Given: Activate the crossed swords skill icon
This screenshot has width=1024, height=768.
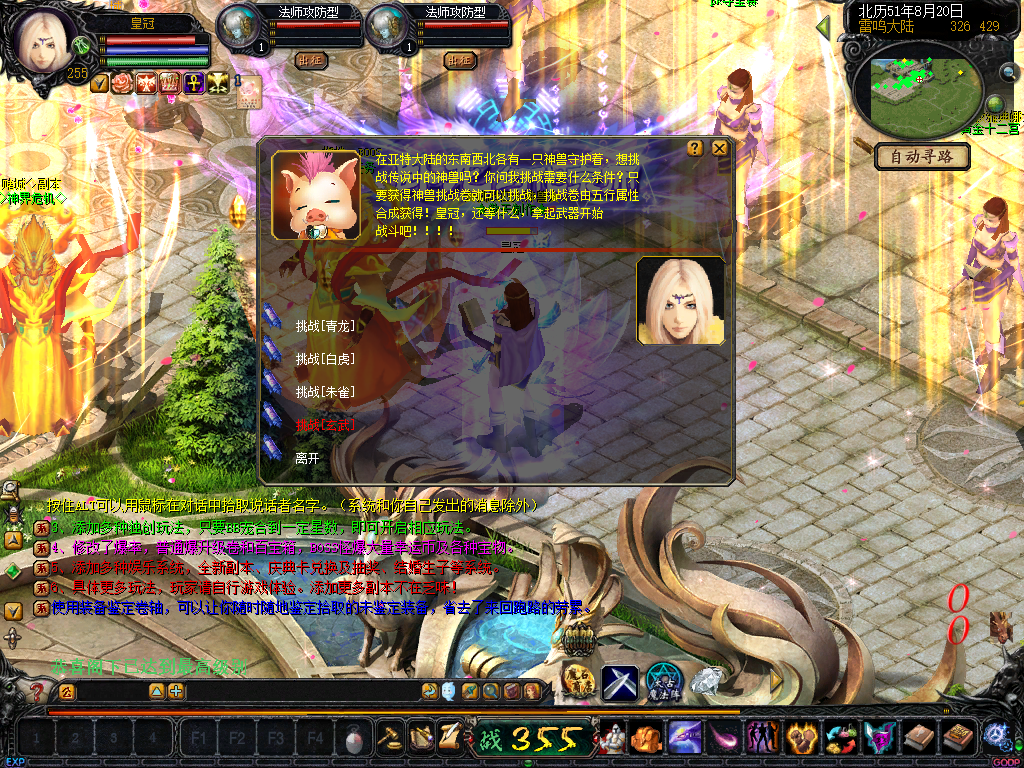Looking at the screenshot, I should coord(619,684).
